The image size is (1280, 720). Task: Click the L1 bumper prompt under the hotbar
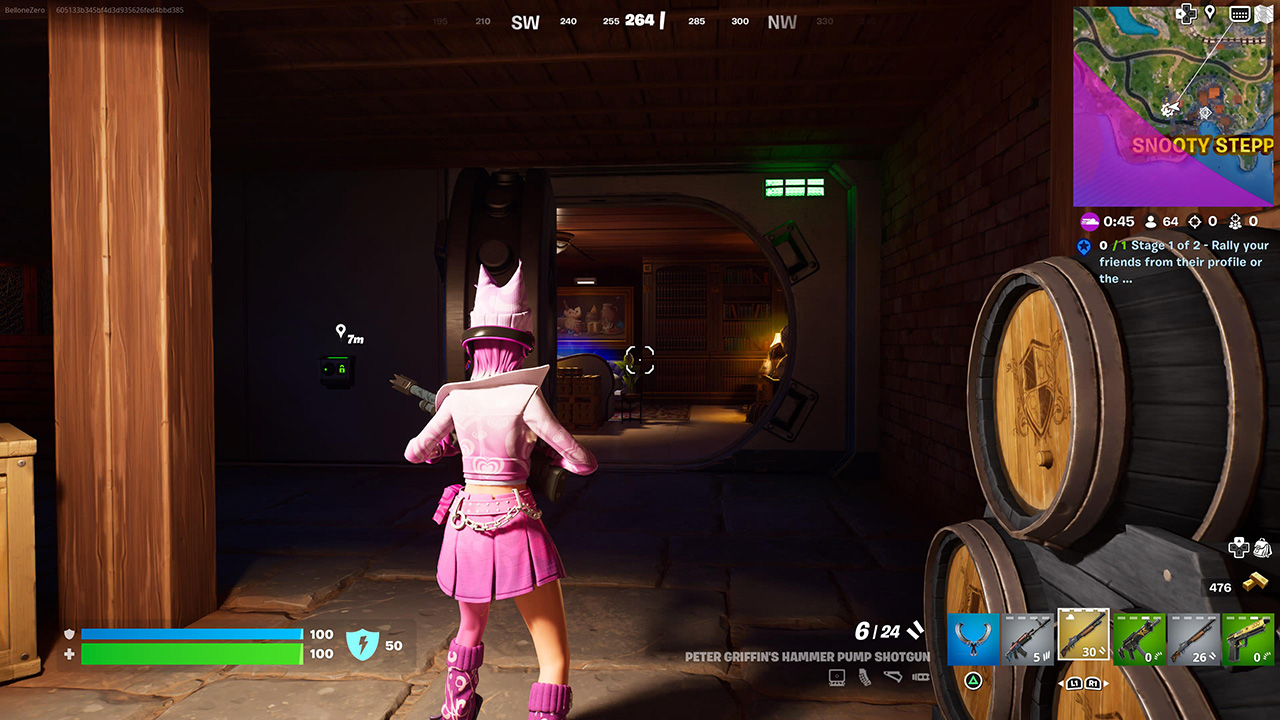(1075, 683)
